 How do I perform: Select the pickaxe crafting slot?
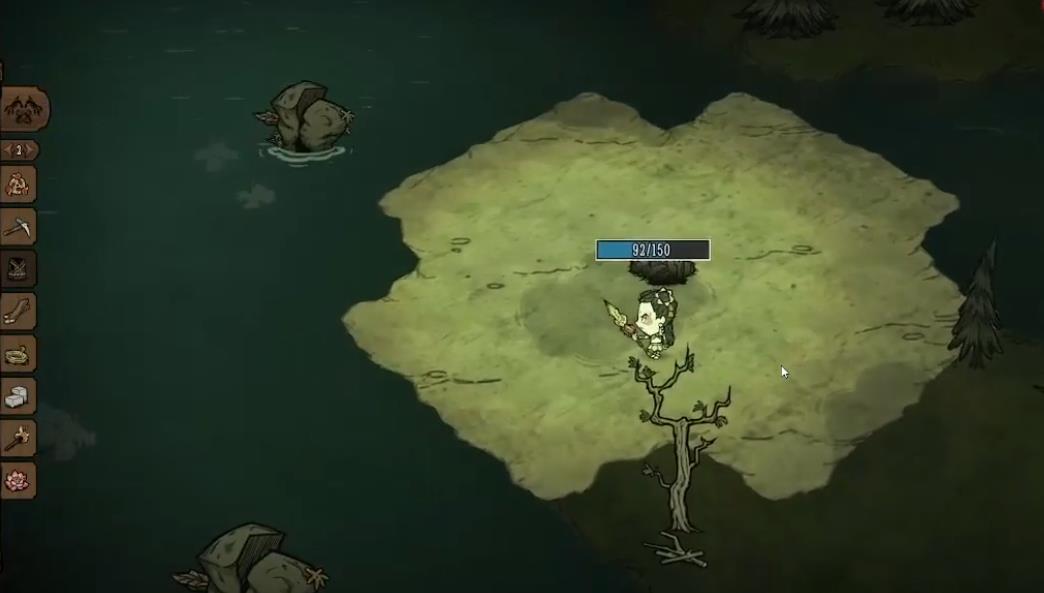coord(18,227)
